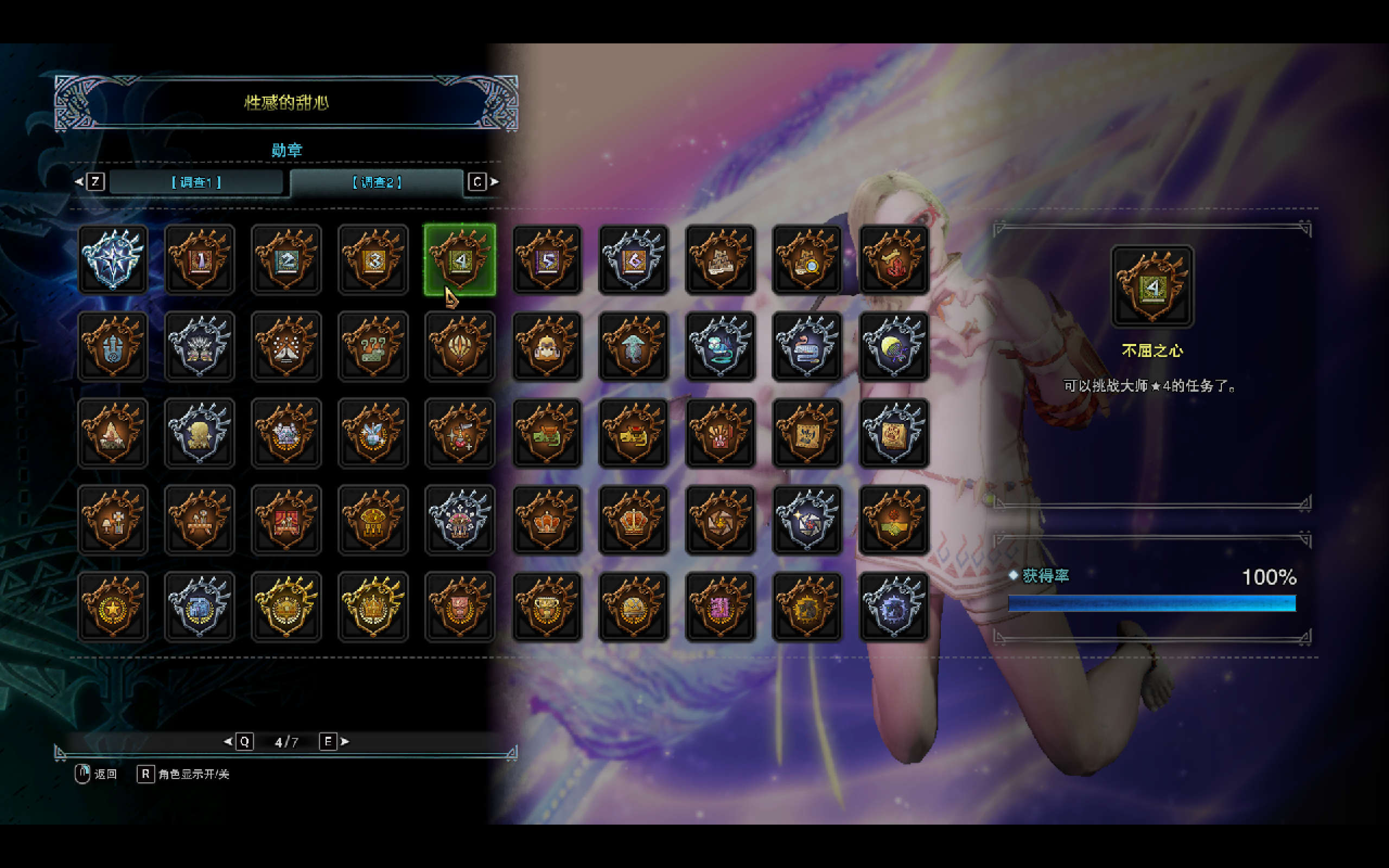Go to the previous guild card page arrow
This screenshot has width=1389, height=868.
coord(228,742)
